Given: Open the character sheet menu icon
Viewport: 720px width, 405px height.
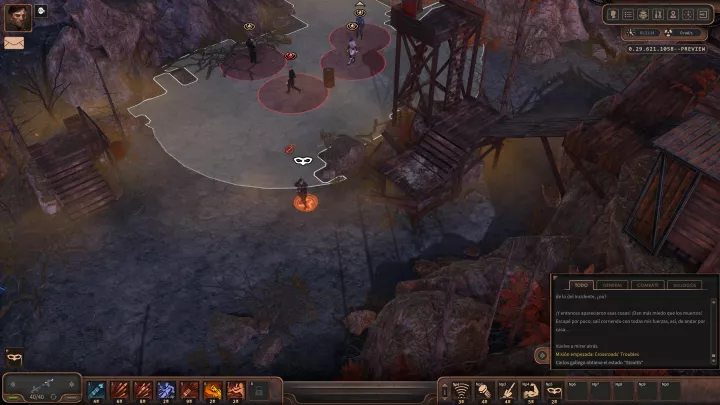Looking at the screenshot, I should coord(612,14).
